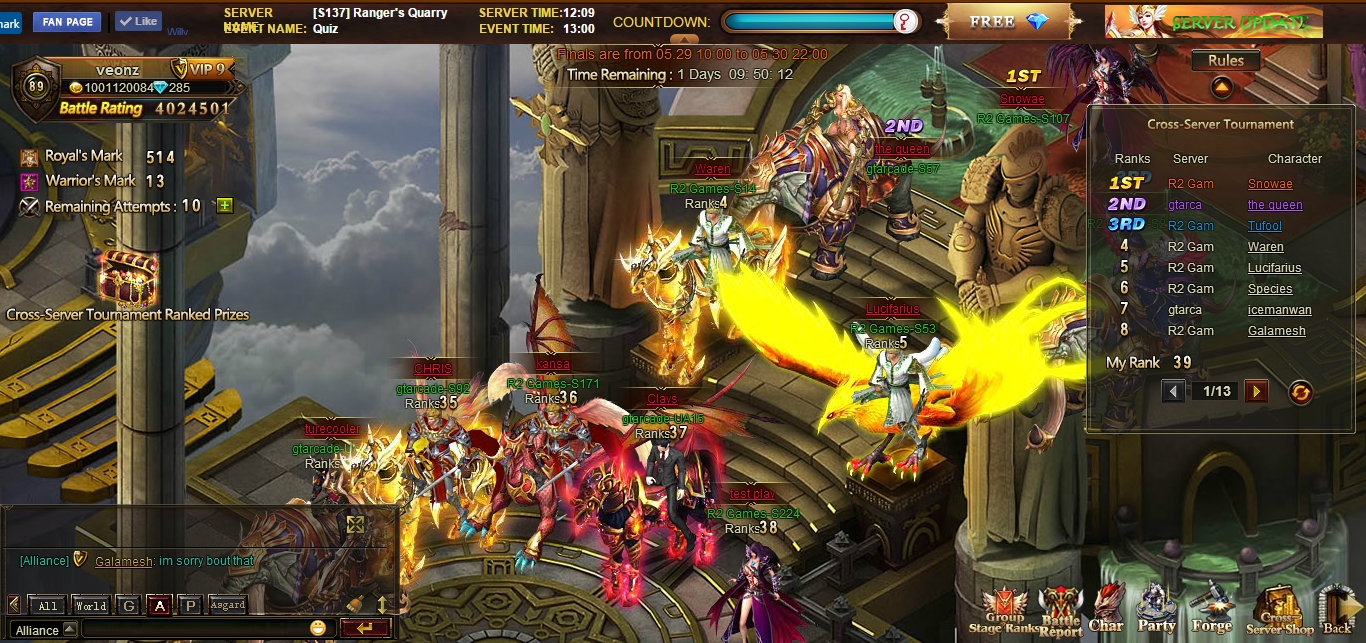Open the Char menu
The image size is (1366, 643).
(1106, 610)
